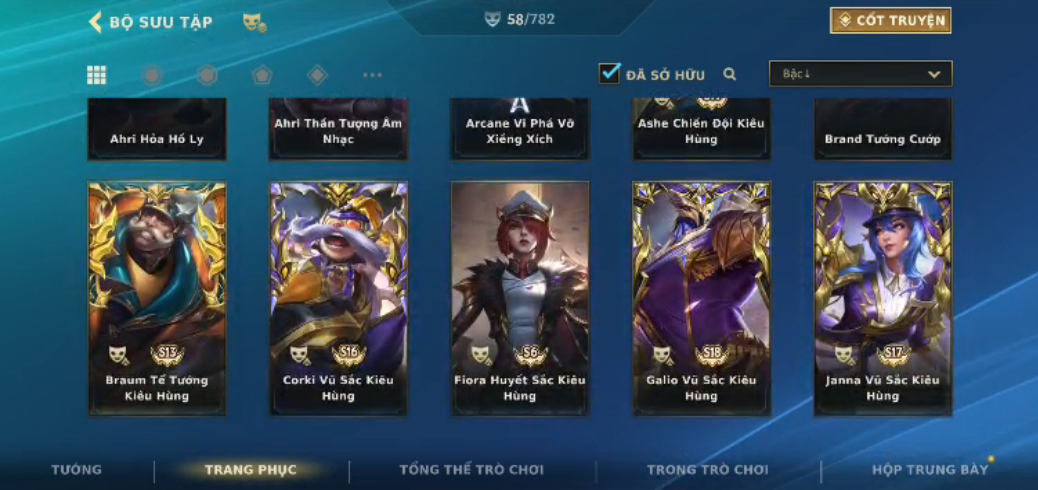1038x490 pixels.
Task: Toggle the Đã Sở Hữu checkbox
Action: click(x=609, y=74)
